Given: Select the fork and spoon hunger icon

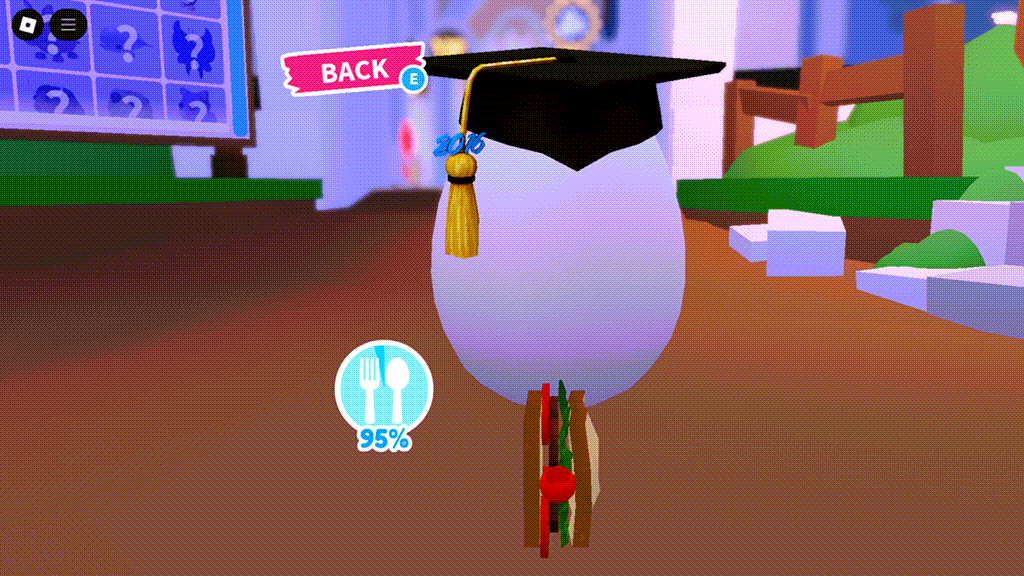Looking at the screenshot, I should 384,388.
